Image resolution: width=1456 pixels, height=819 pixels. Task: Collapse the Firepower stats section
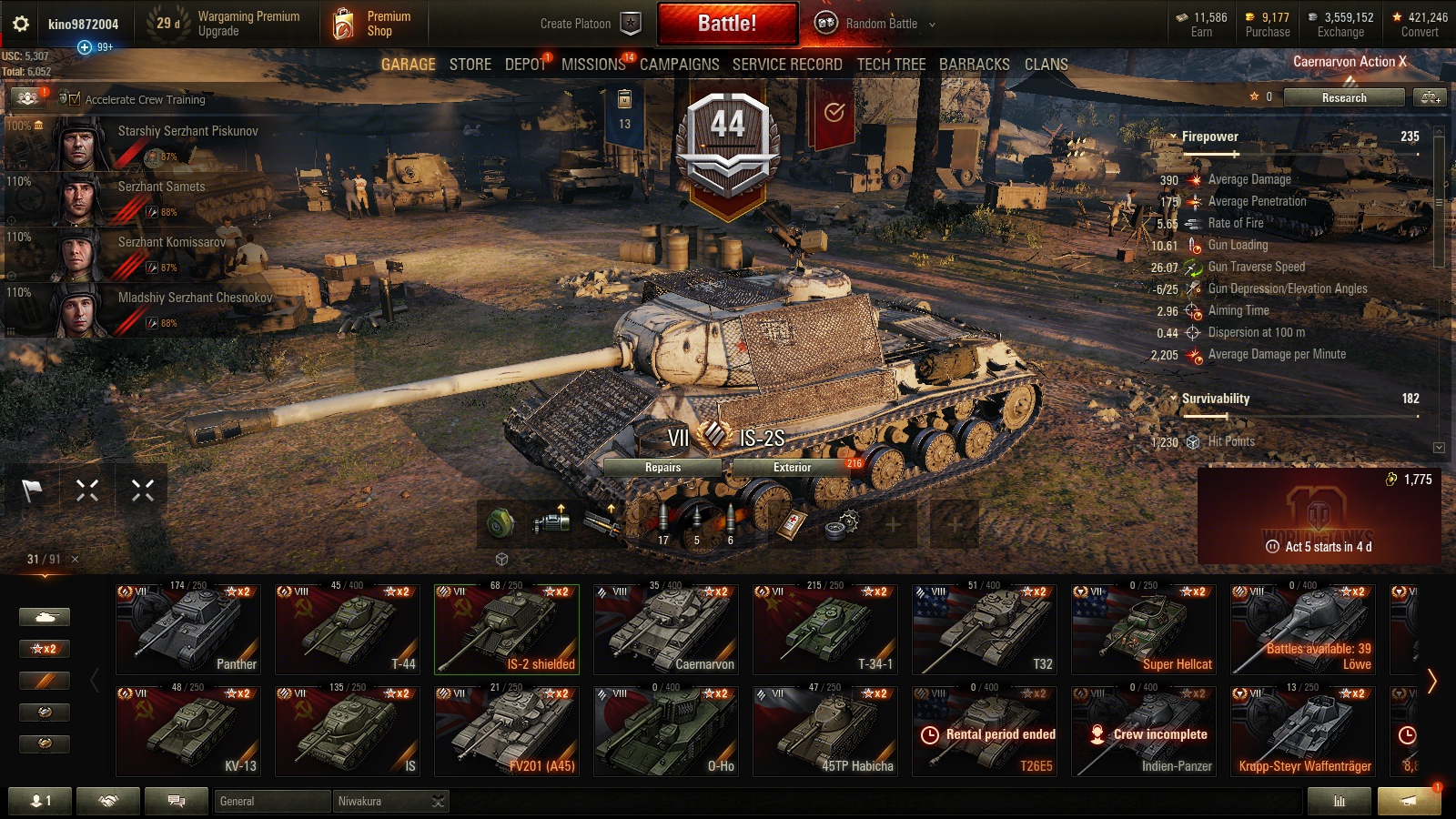click(x=1174, y=136)
